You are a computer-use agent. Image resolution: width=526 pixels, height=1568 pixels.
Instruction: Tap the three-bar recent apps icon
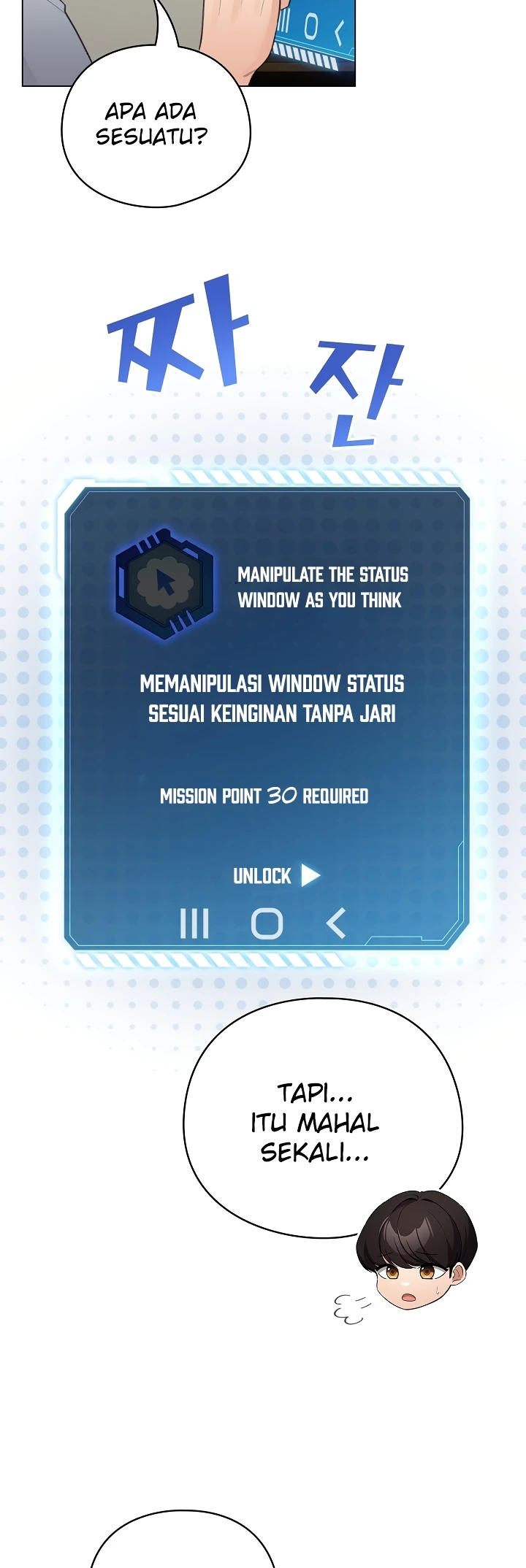[x=194, y=923]
